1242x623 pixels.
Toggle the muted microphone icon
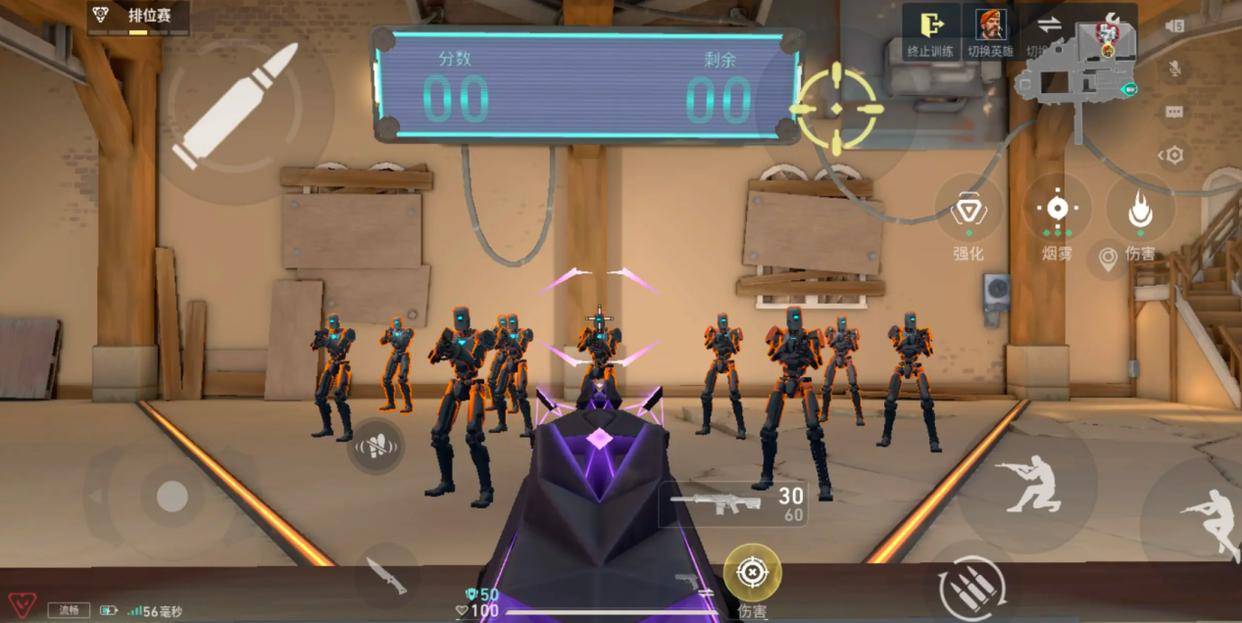coord(1175,69)
